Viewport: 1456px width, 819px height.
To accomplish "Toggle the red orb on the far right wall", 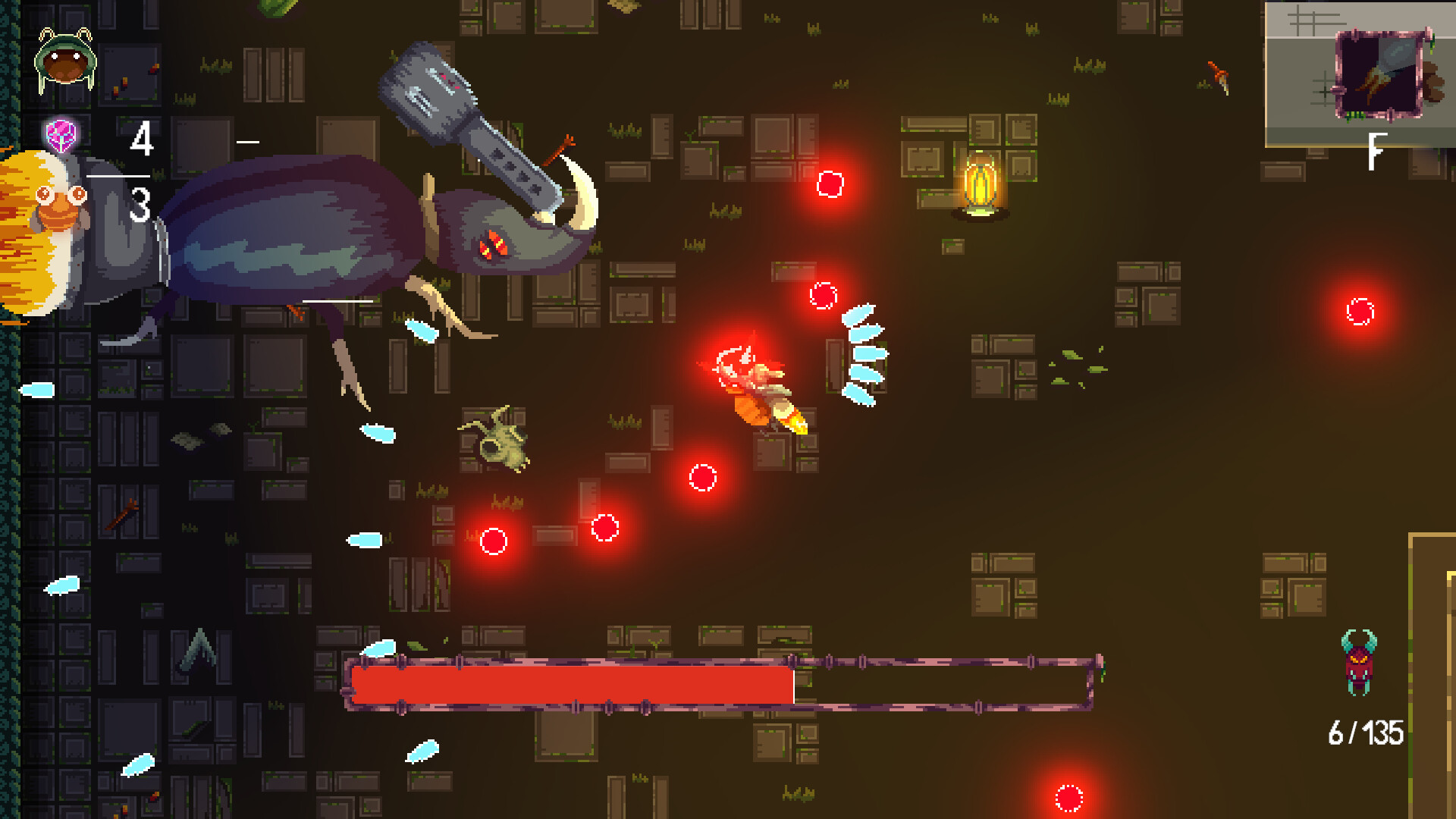I will coord(1358,310).
